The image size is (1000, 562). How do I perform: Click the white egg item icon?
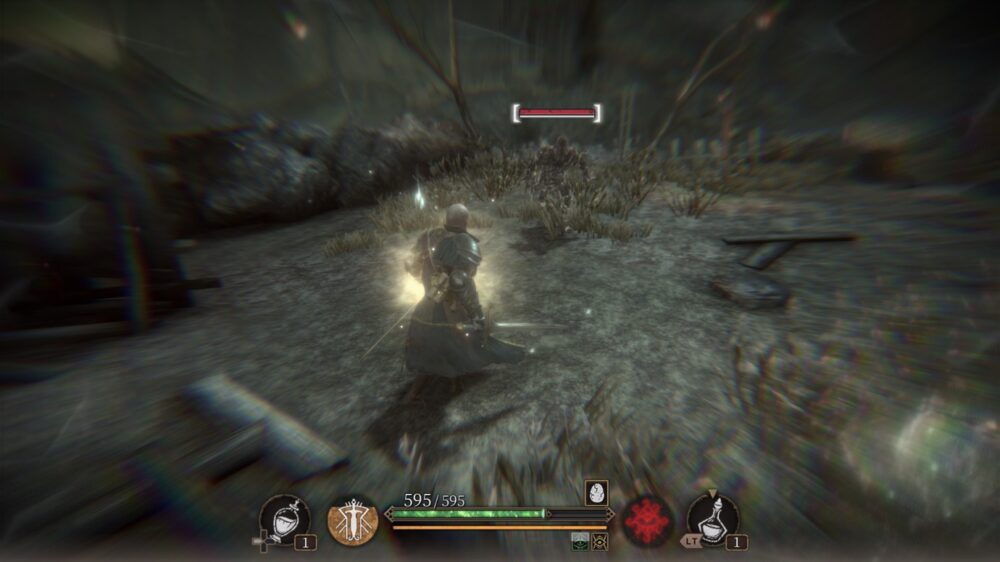[x=596, y=492]
